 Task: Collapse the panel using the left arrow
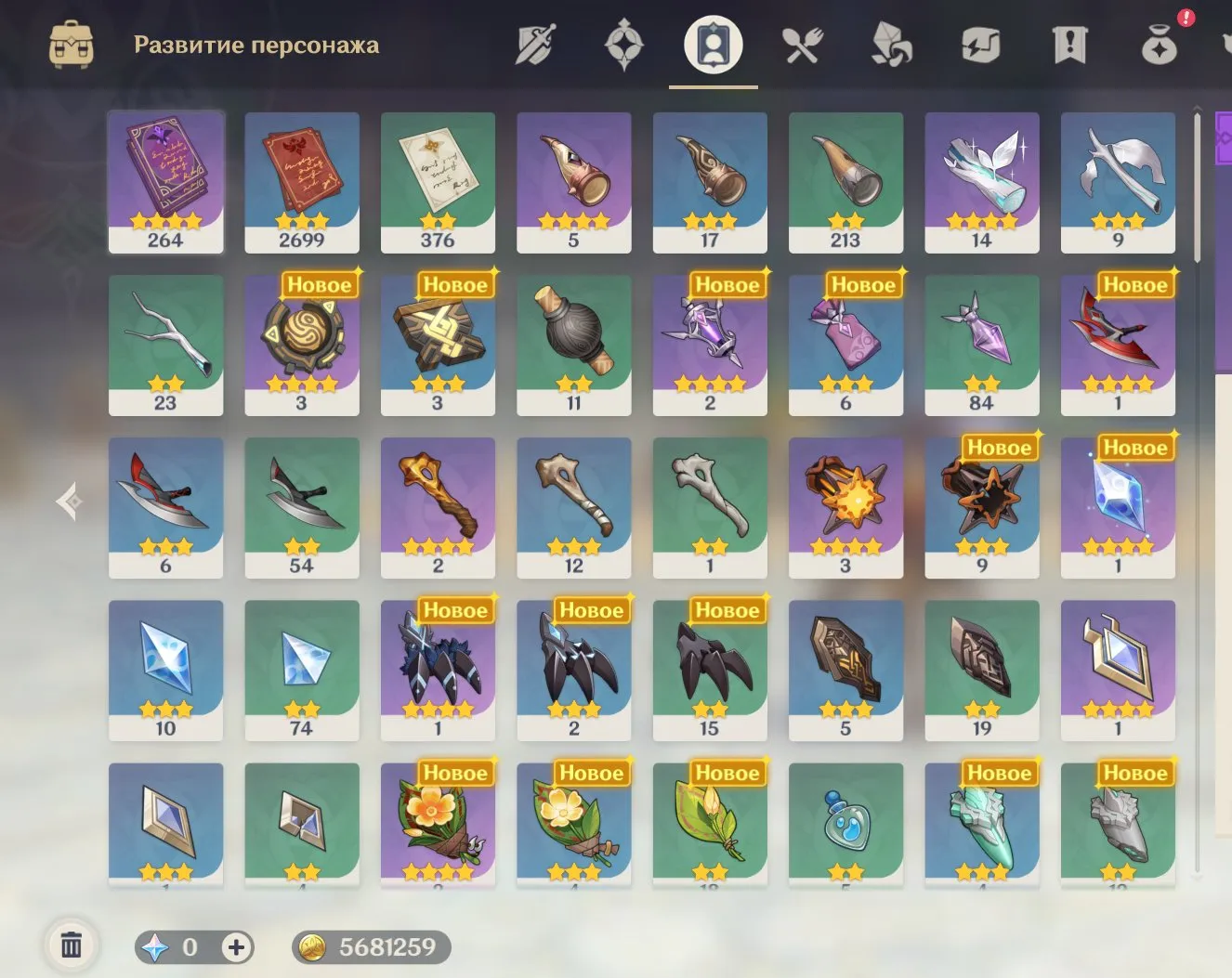(68, 500)
